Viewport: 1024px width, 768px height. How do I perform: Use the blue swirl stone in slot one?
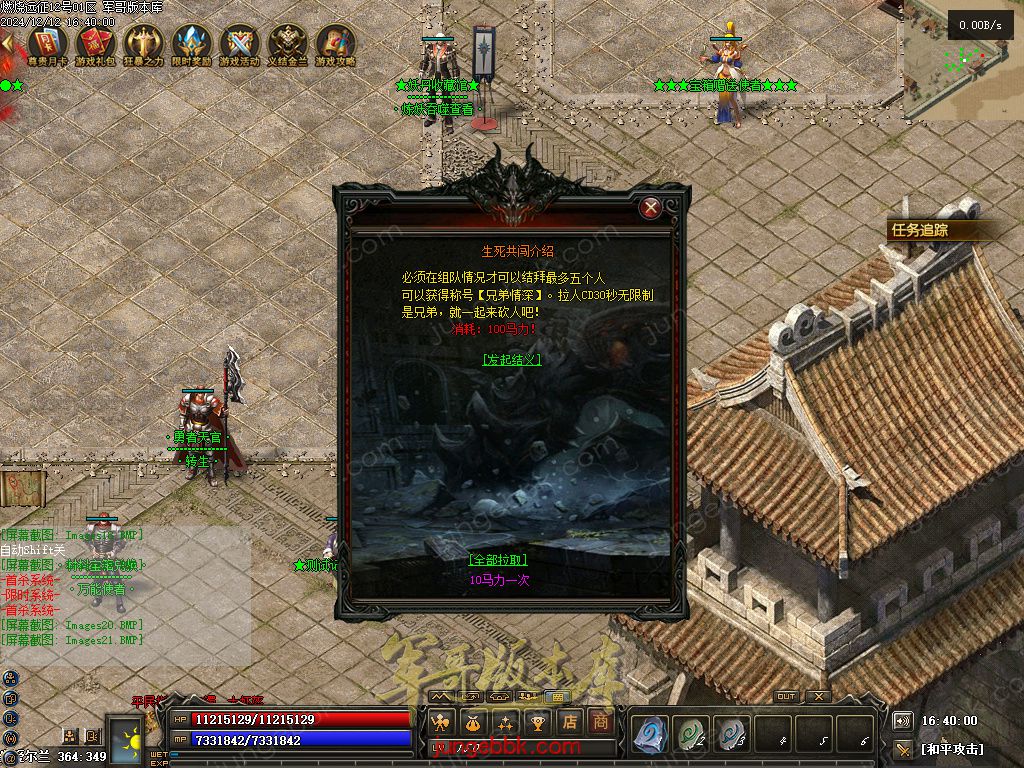[x=650, y=734]
